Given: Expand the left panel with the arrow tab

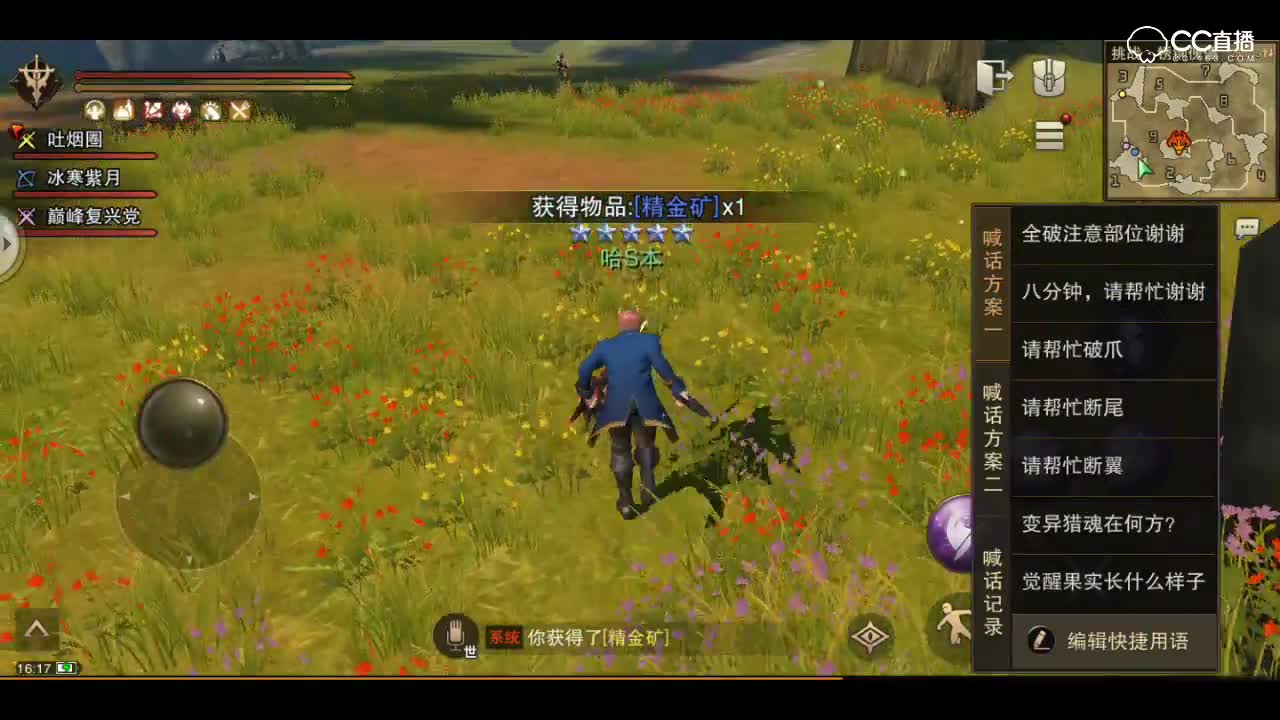Looking at the screenshot, I should [x=8, y=243].
